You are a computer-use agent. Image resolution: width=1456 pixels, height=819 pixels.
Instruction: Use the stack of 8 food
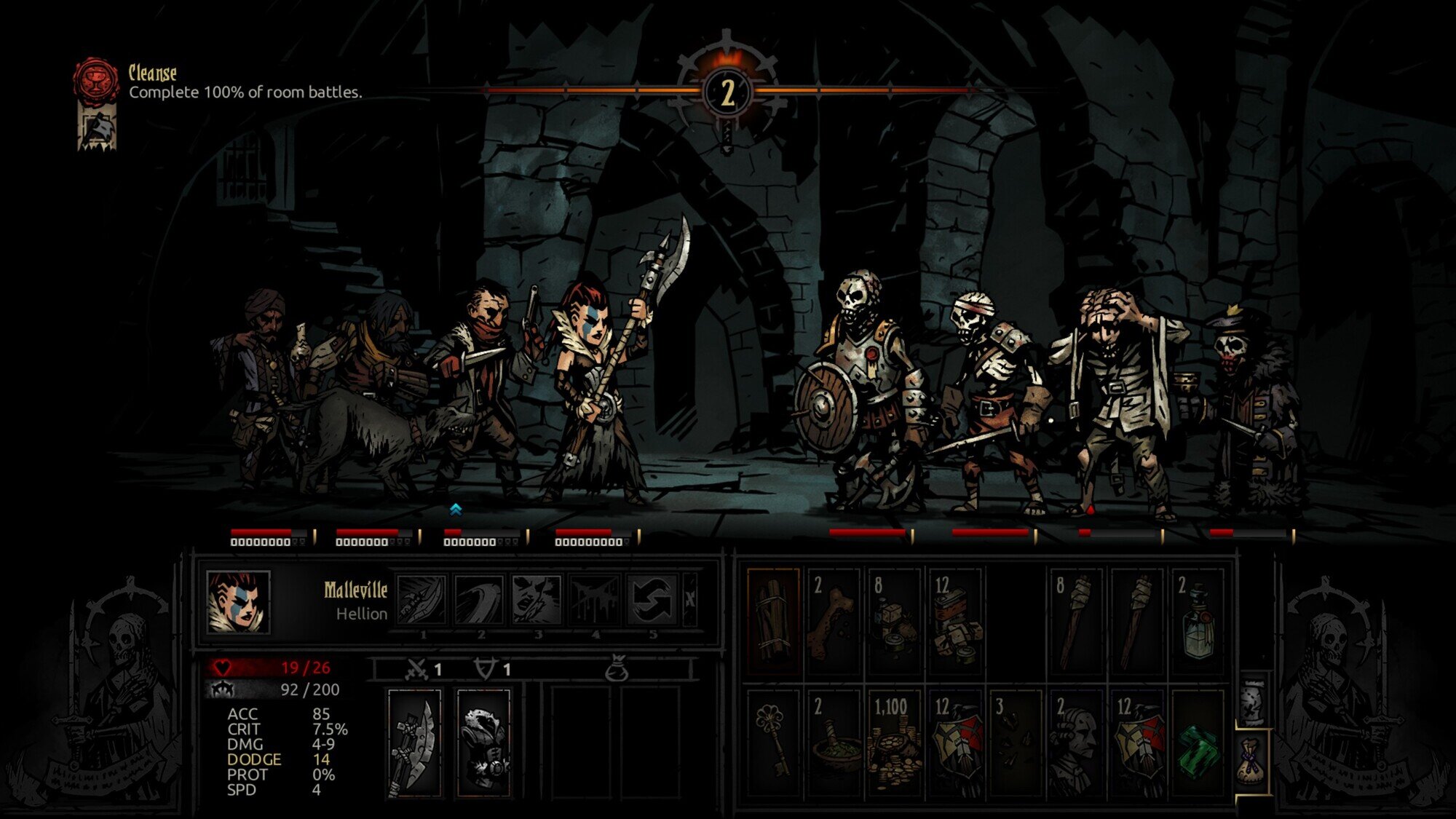[895, 620]
